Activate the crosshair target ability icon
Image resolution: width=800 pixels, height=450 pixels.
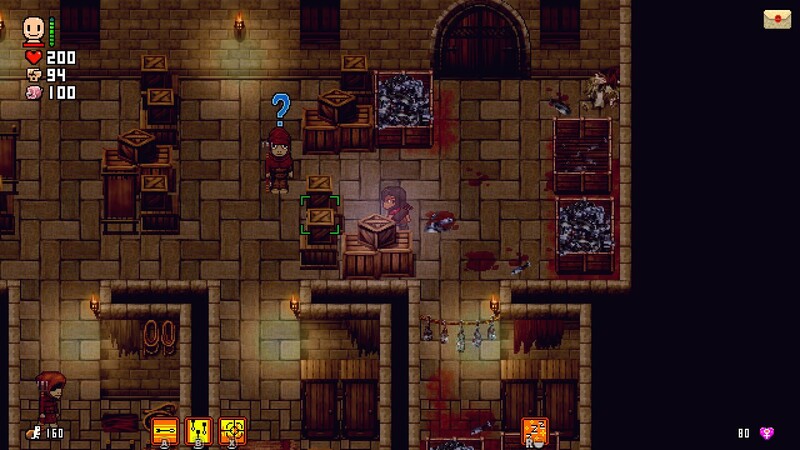pyautogui.click(x=233, y=431)
